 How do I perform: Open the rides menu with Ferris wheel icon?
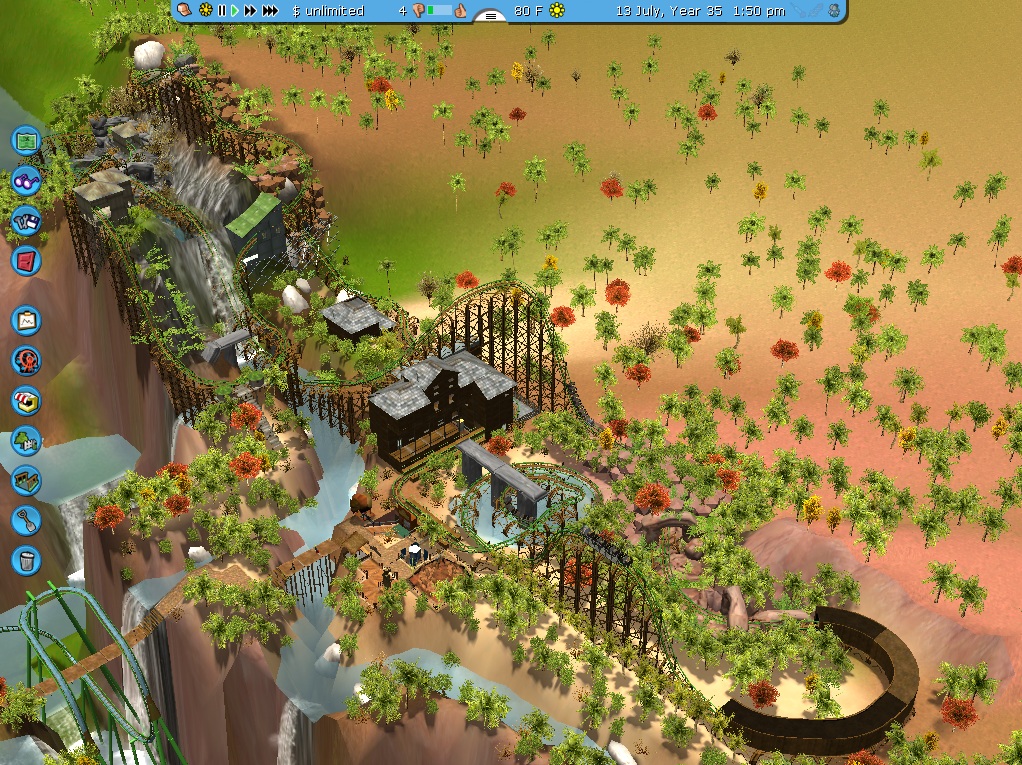point(26,360)
